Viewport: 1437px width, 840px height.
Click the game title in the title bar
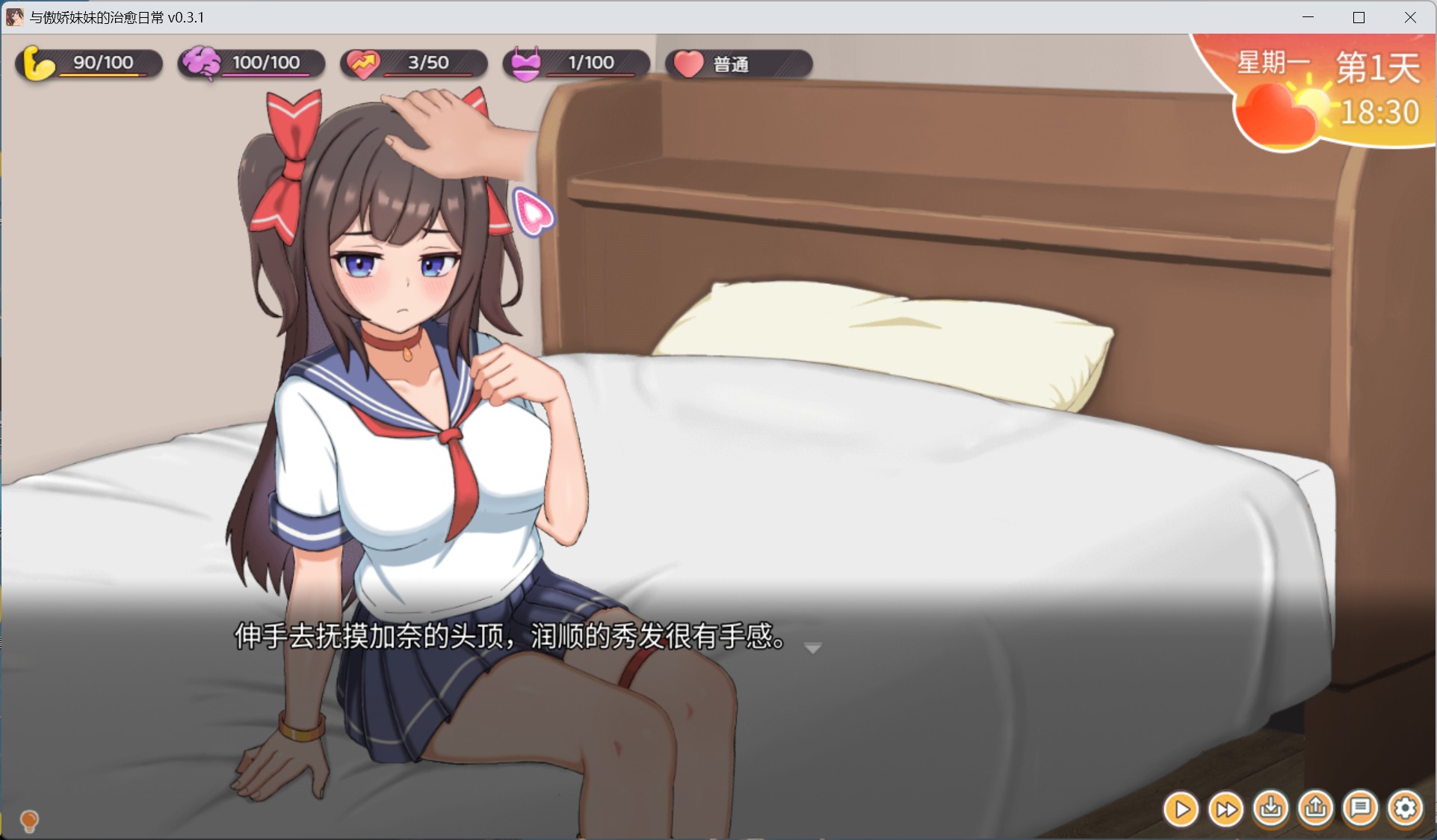coord(116,17)
